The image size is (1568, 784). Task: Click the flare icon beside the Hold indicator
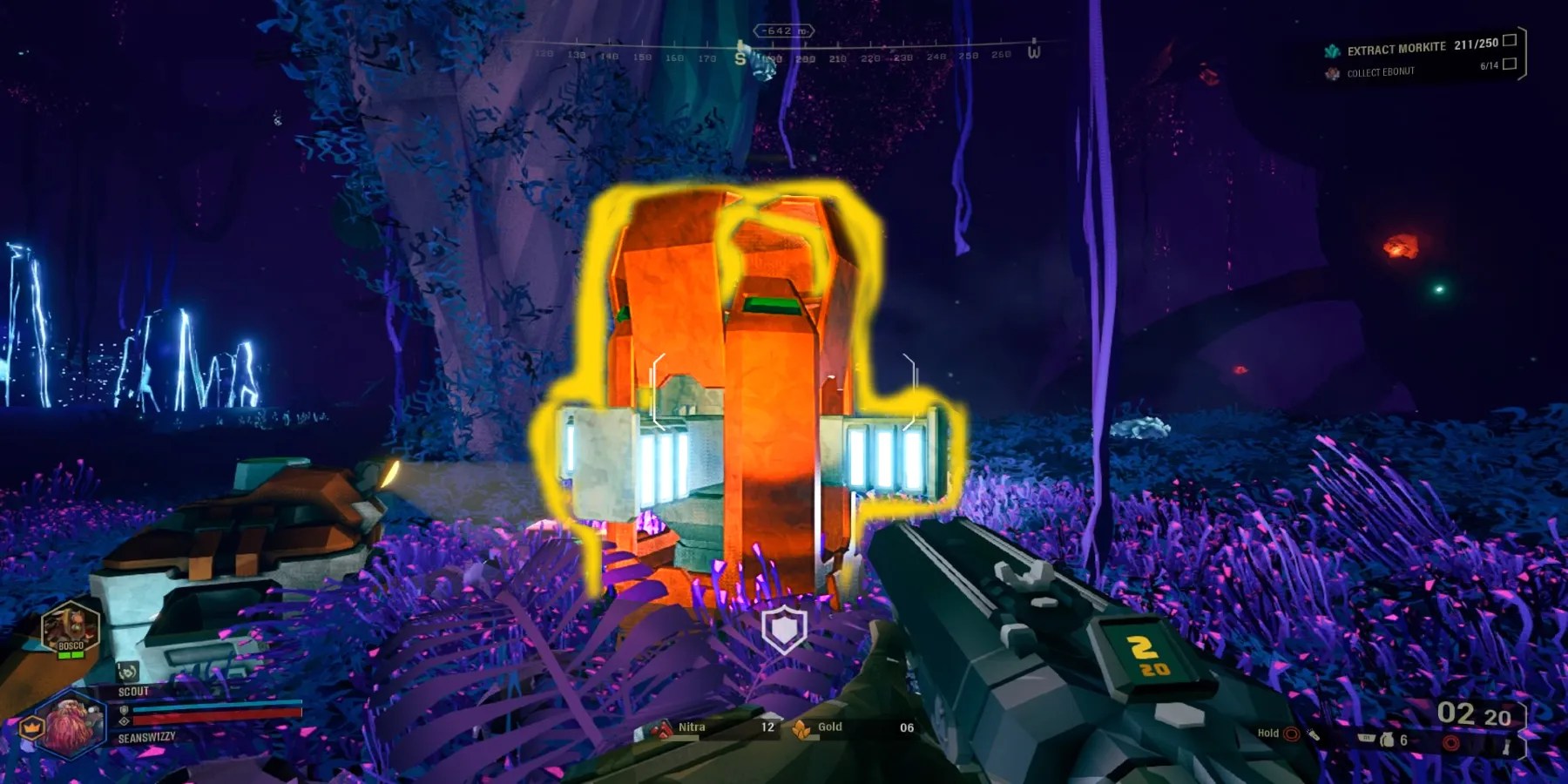1315,735
